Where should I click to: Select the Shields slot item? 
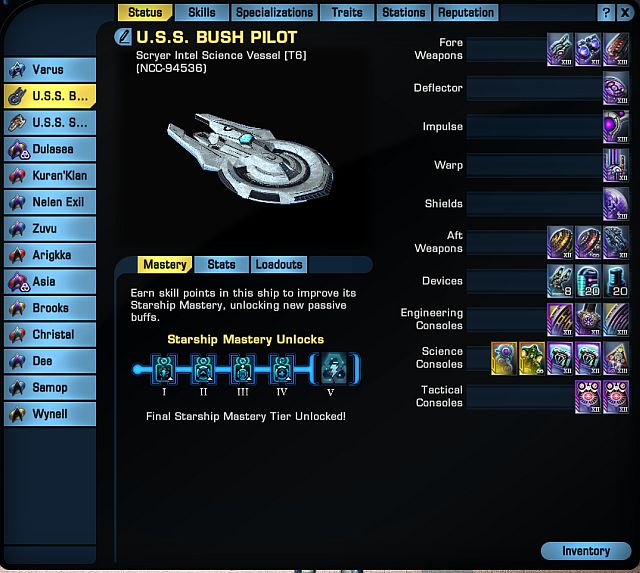[x=616, y=204]
